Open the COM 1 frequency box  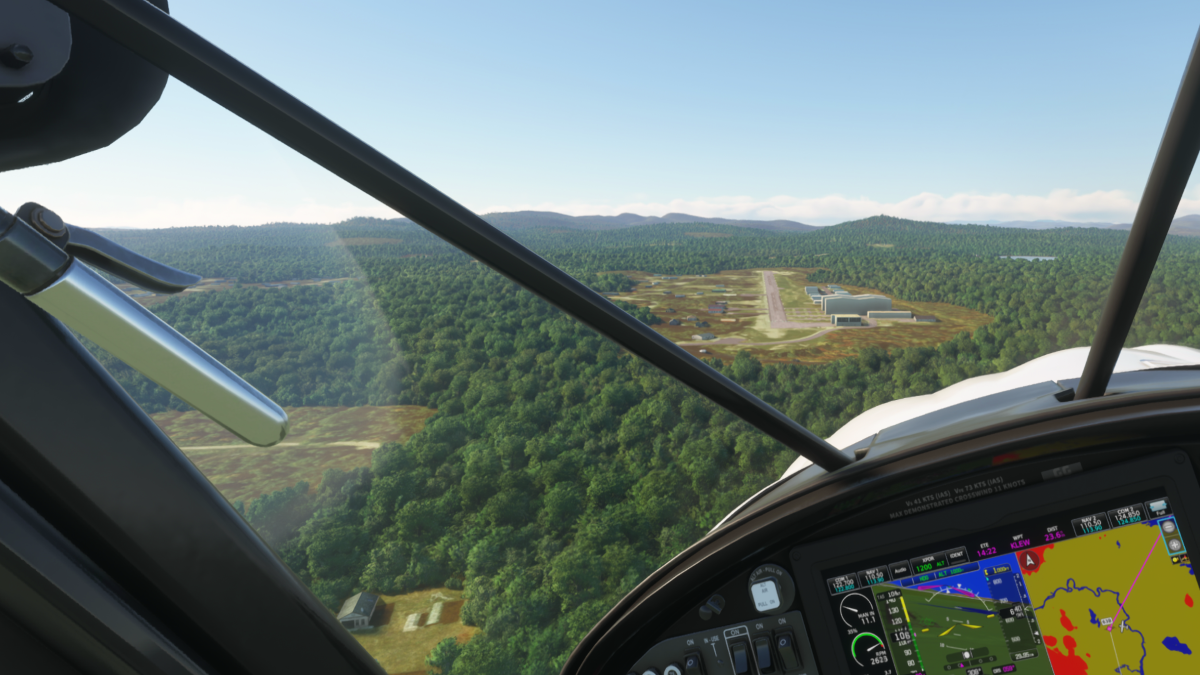point(841,582)
